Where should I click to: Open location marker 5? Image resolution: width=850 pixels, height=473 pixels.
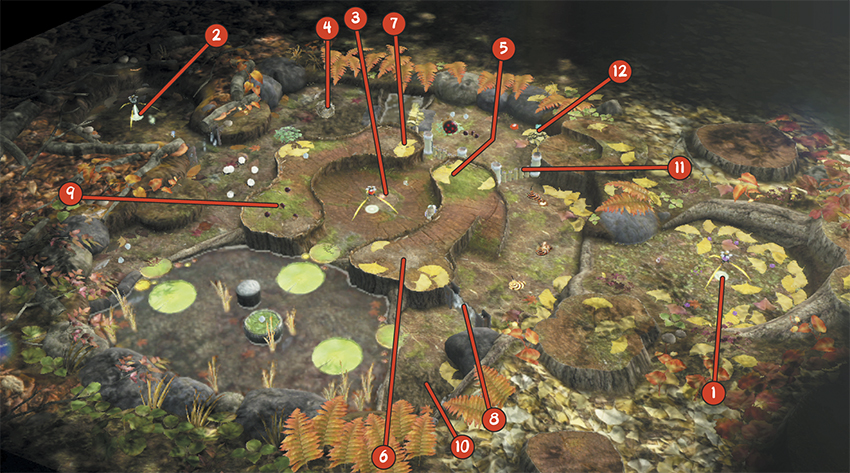tap(503, 48)
